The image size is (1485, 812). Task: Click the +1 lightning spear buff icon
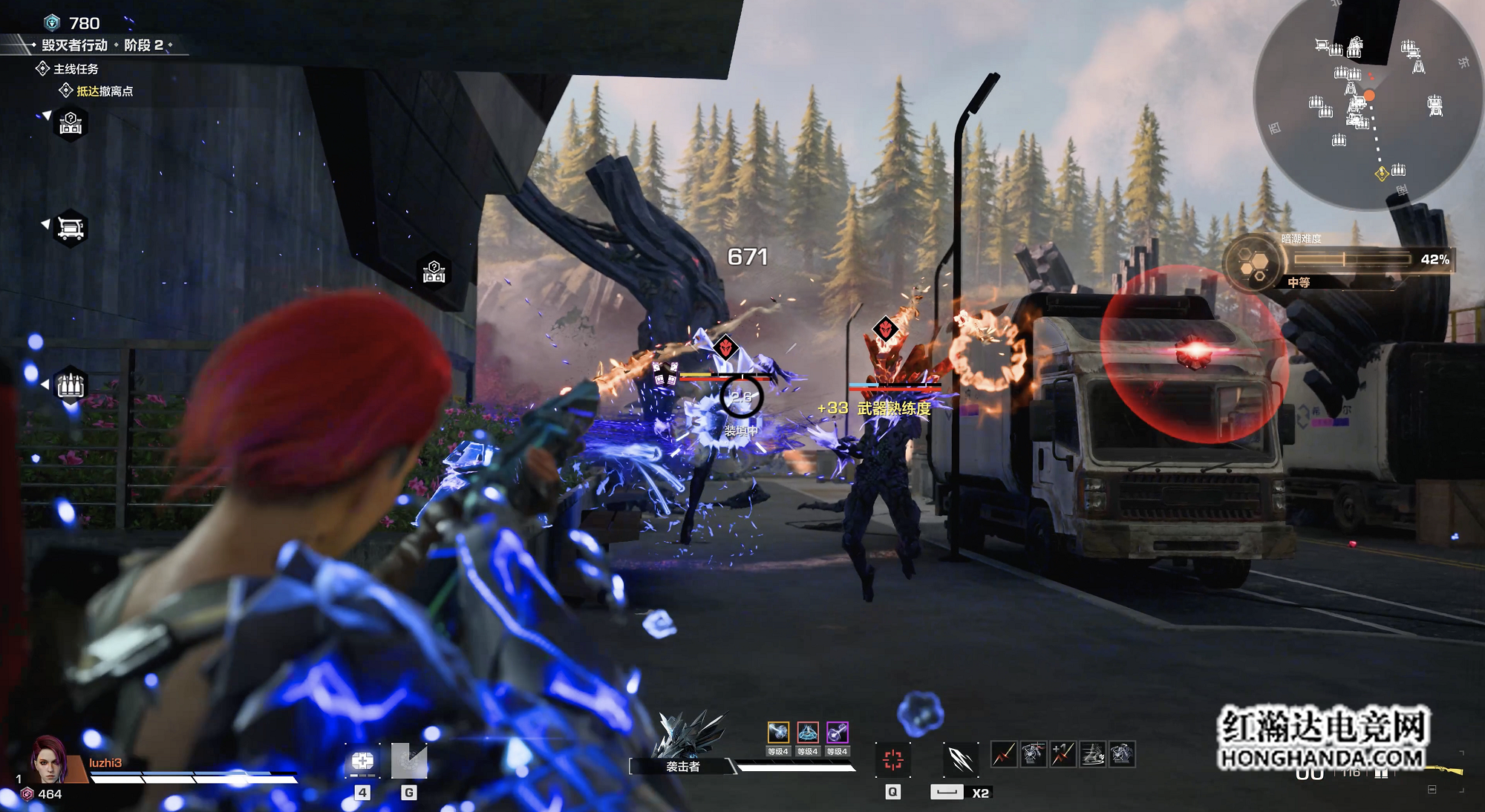[1063, 754]
